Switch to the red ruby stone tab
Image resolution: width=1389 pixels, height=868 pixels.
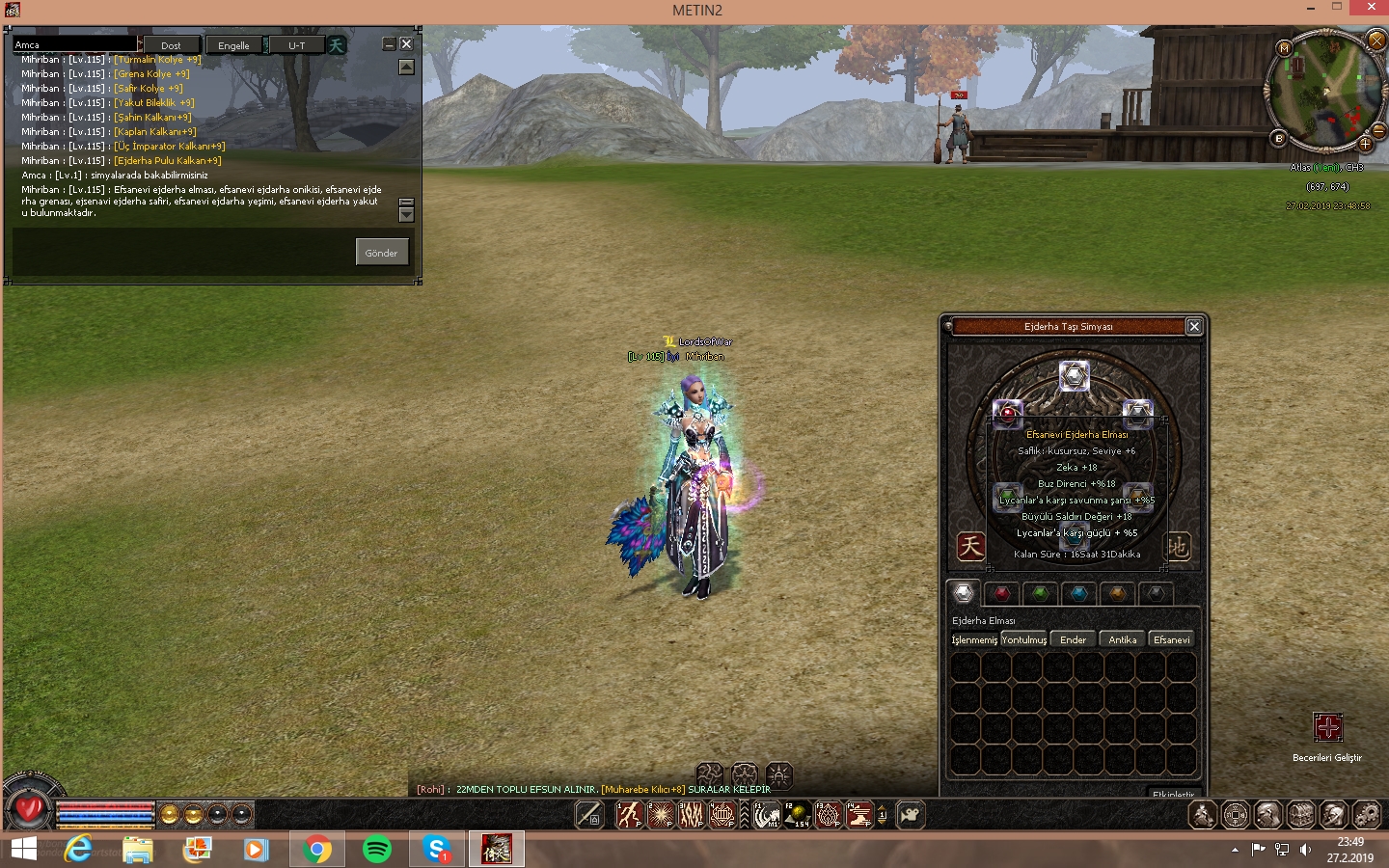point(1002,593)
